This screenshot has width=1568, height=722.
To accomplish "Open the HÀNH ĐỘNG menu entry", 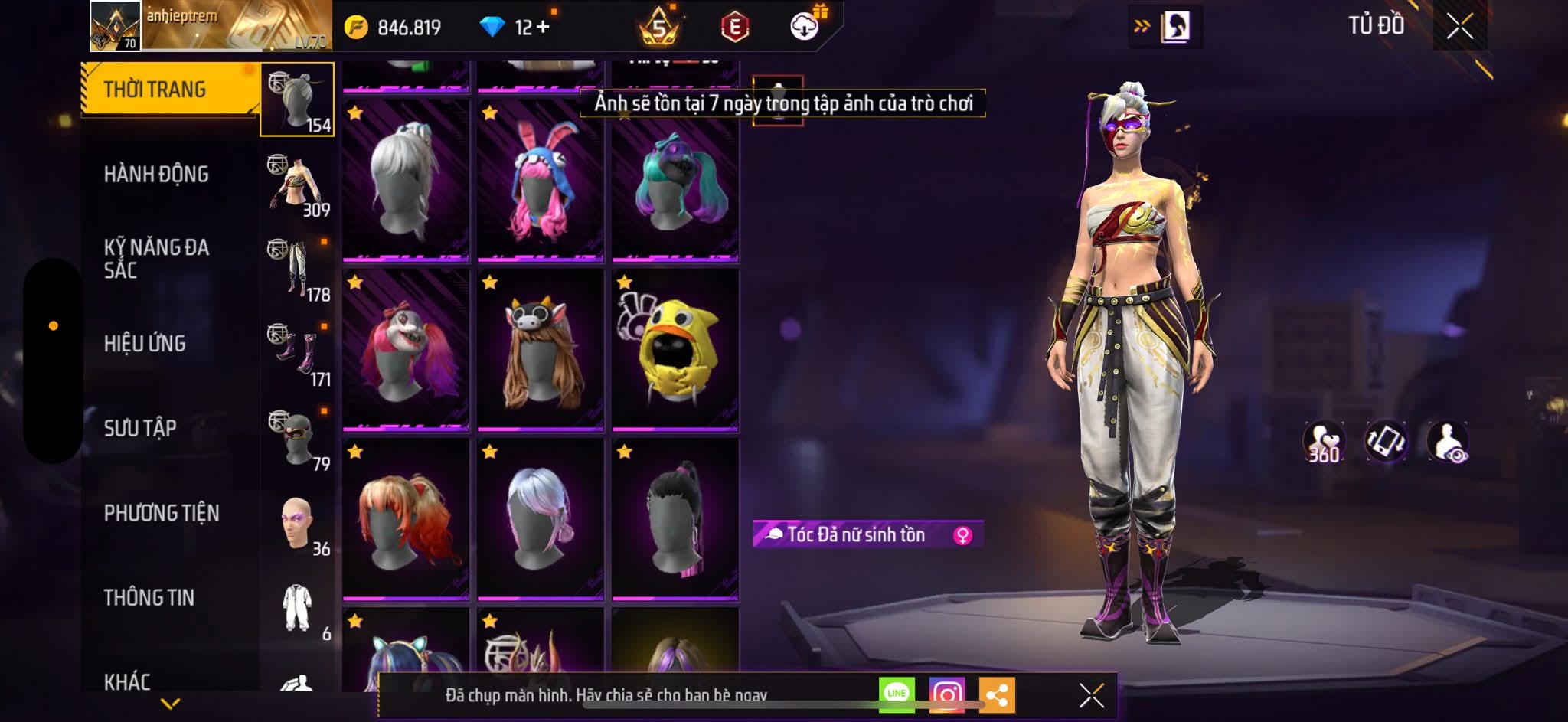I will (x=156, y=175).
